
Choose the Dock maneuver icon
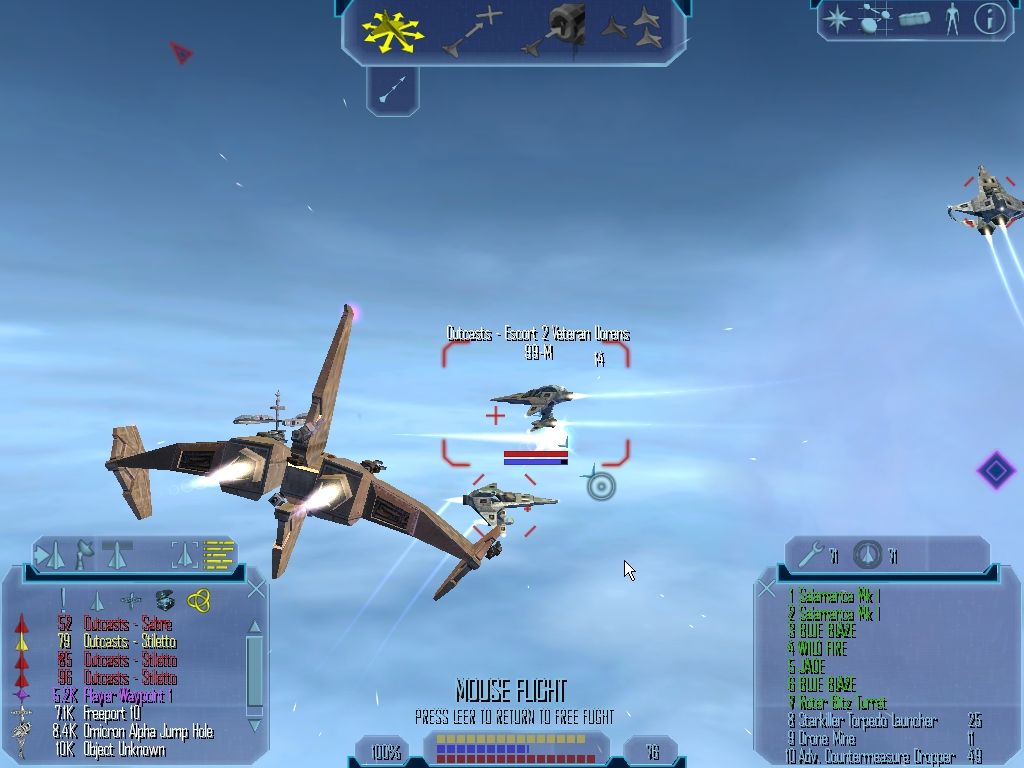coord(555,28)
